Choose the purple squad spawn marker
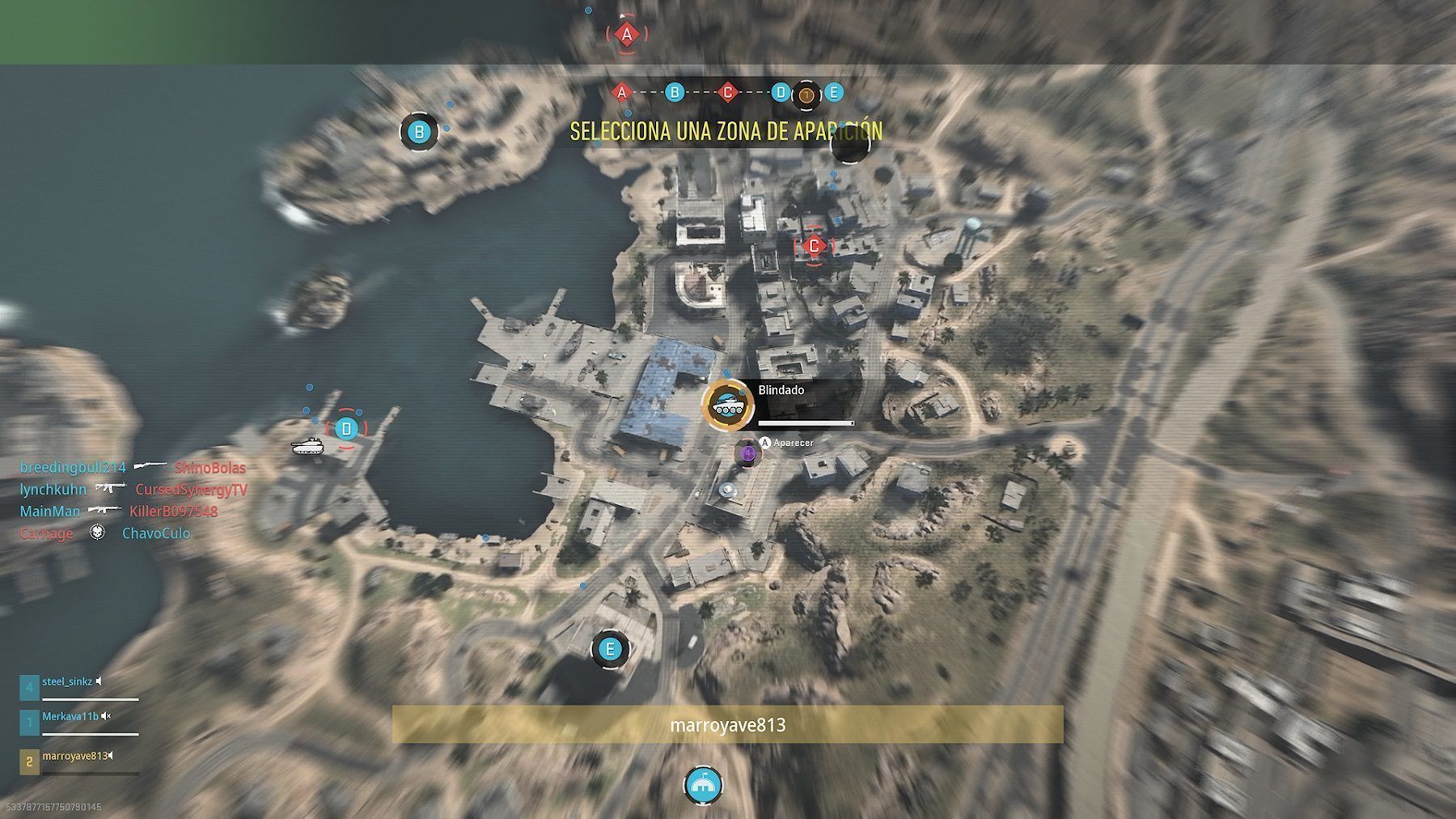The image size is (1456, 819). [x=748, y=452]
